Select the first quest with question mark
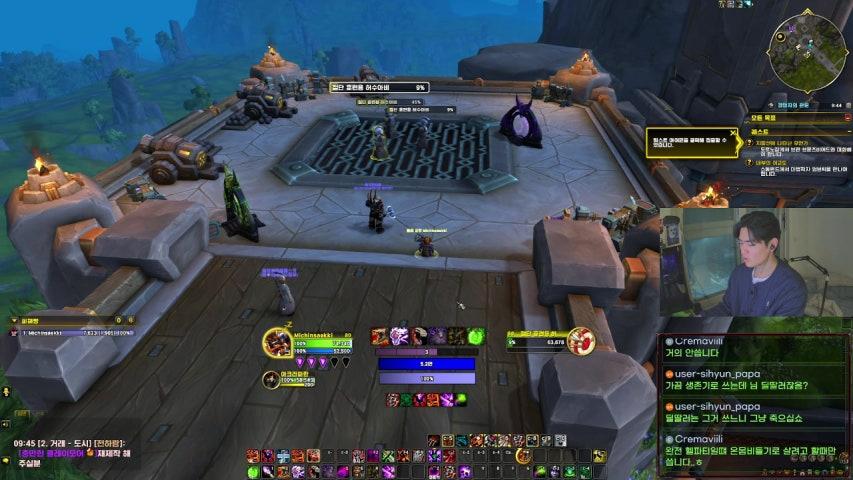 click(749, 144)
